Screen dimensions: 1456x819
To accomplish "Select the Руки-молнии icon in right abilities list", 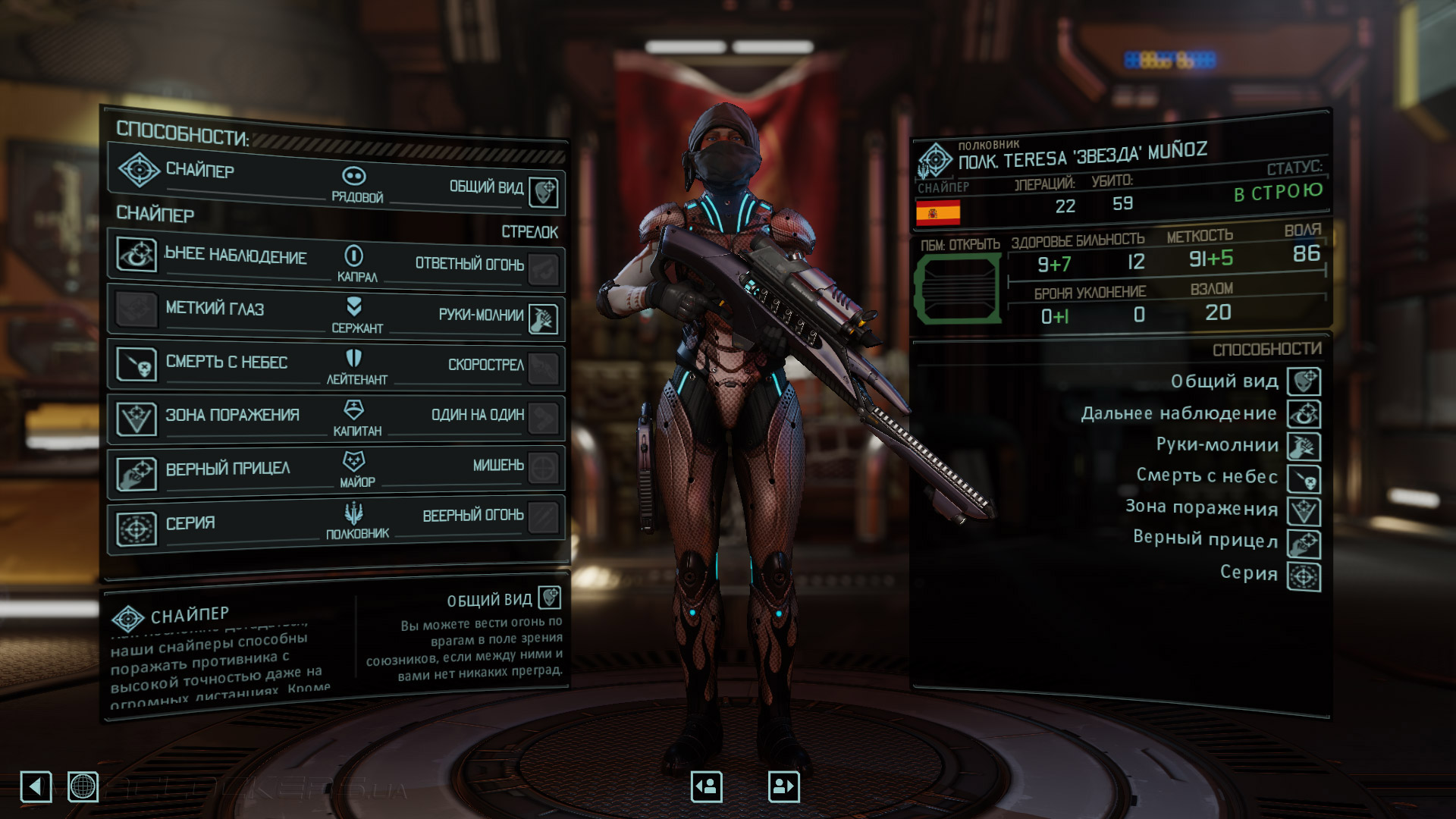I will (1302, 445).
